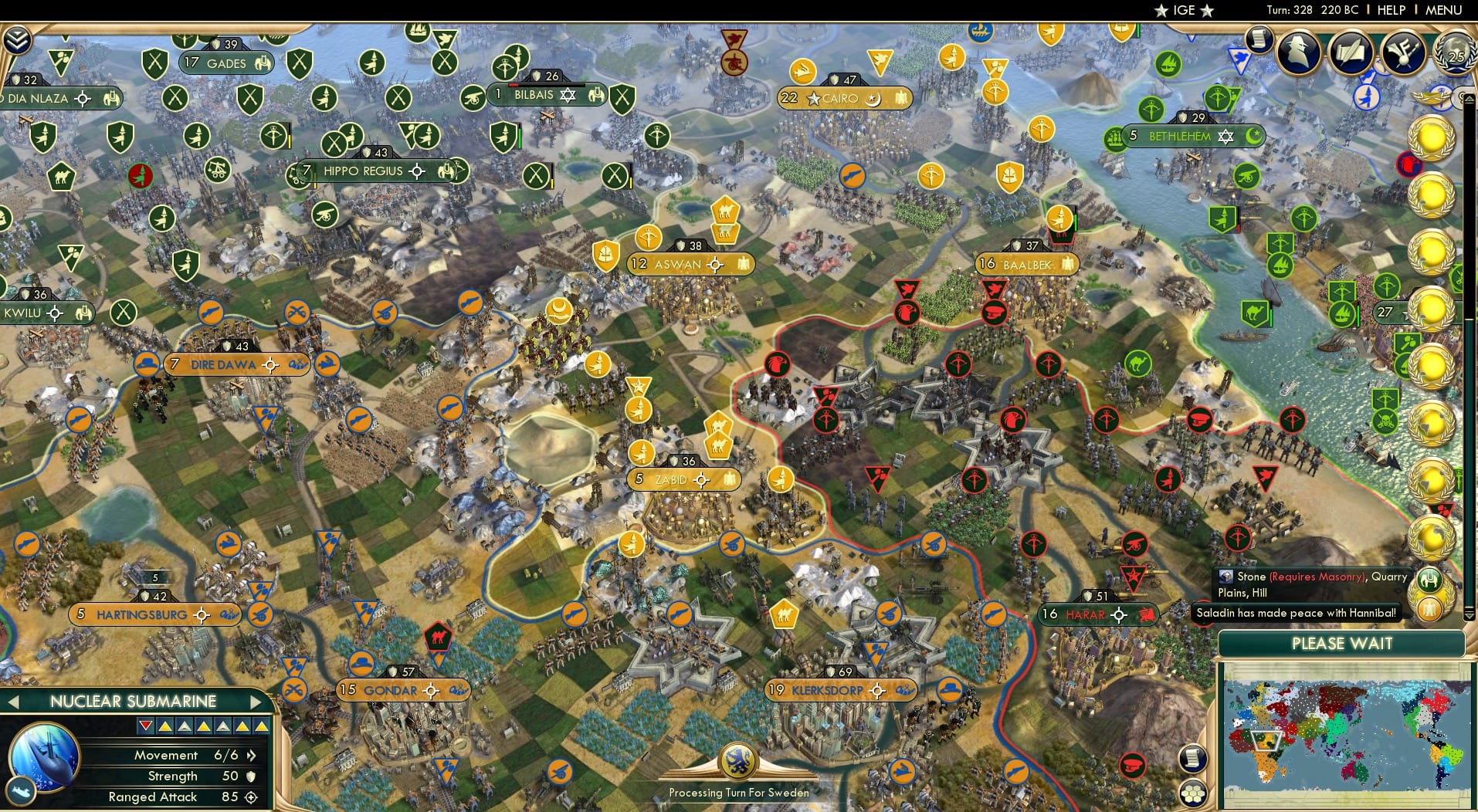
Task: Toggle Strategic View with the hex icon
Action: tap(1193, 793)
